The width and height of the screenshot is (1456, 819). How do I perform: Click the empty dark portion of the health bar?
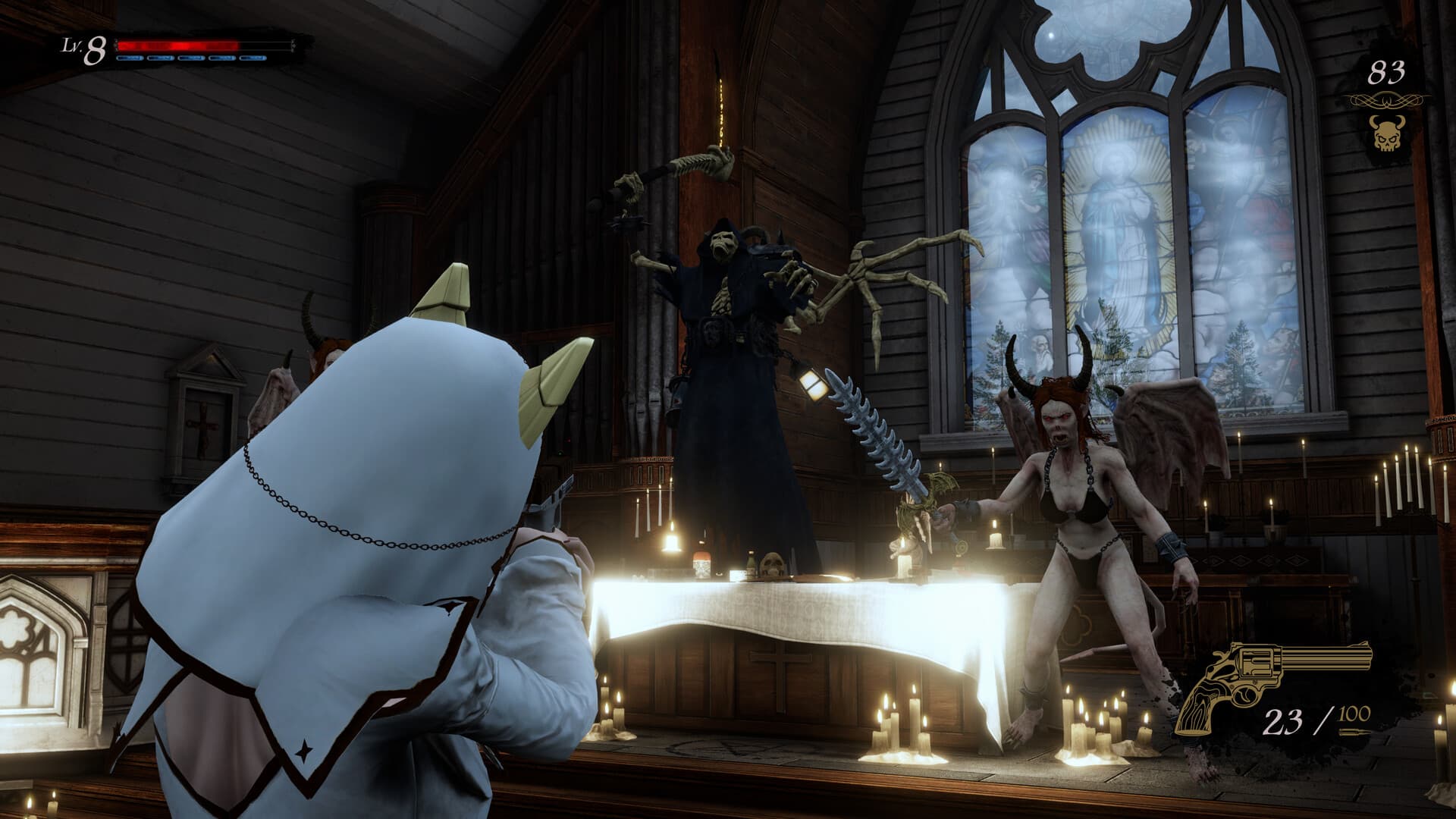tap(265, 44)
